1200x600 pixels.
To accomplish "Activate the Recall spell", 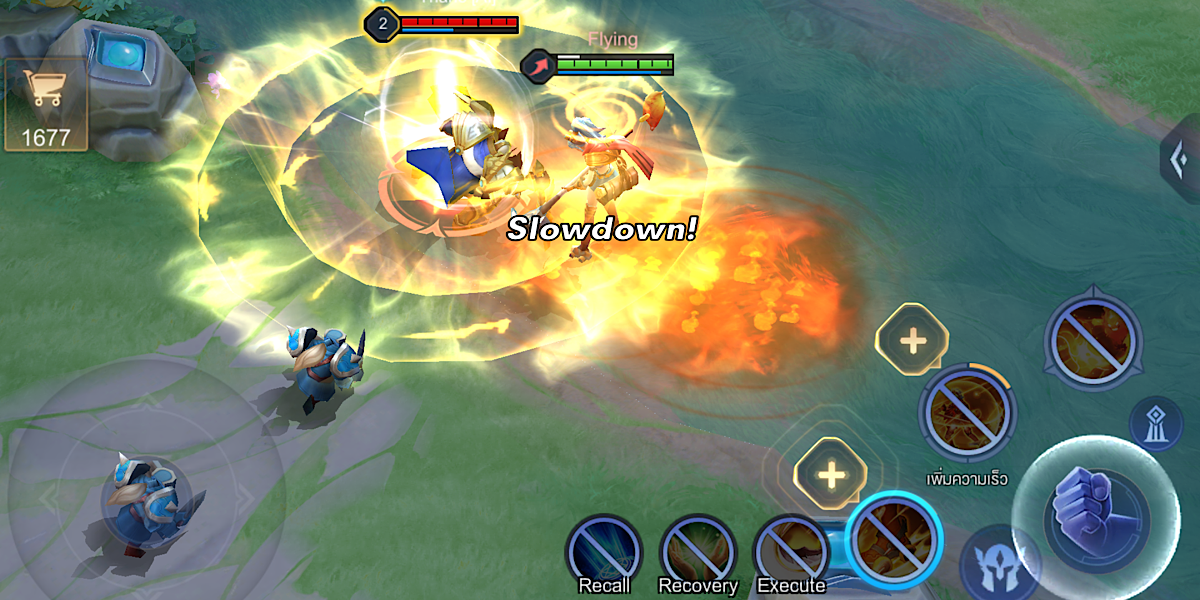I will click(603, 553).
